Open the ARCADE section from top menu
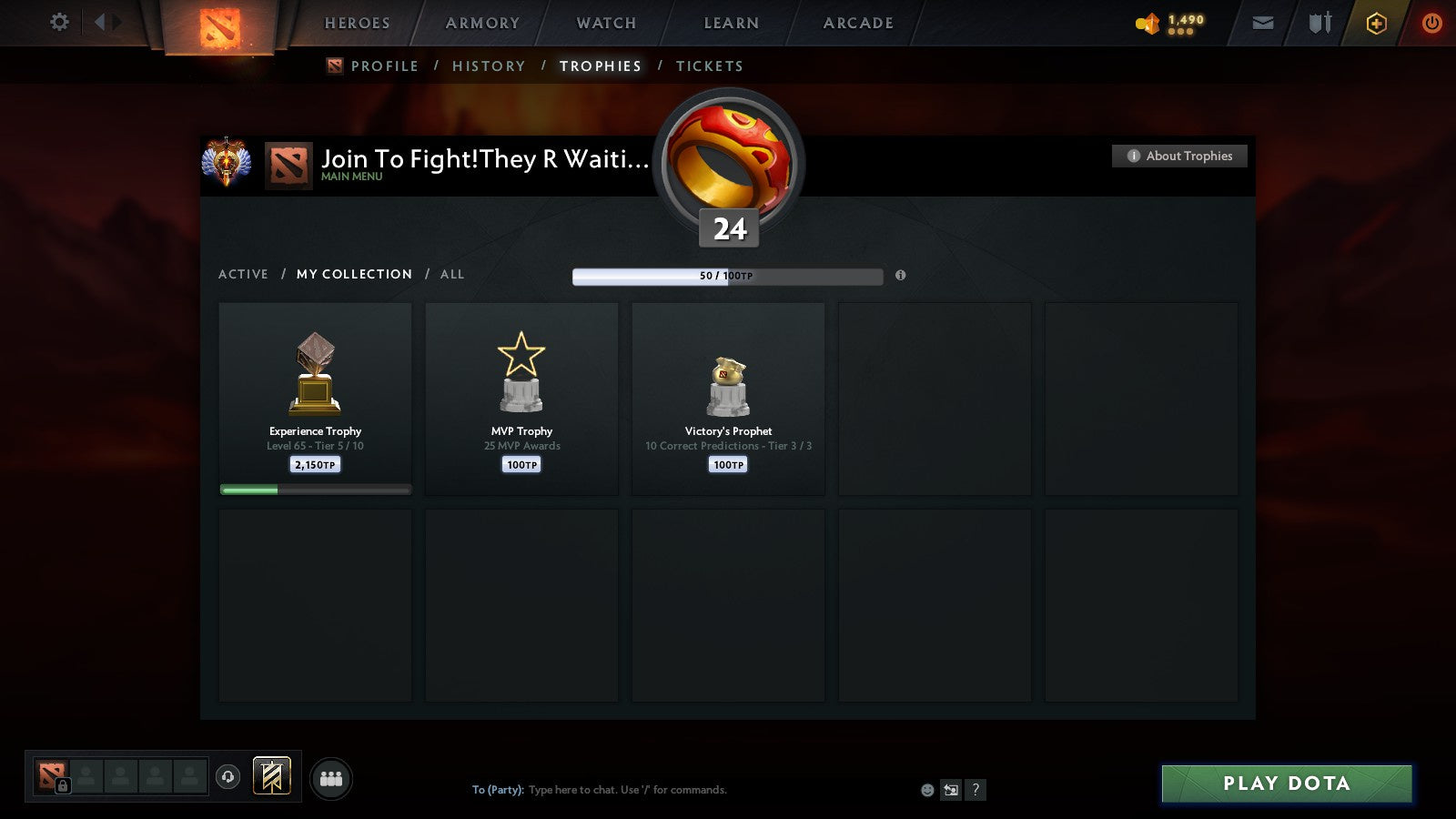Image resolution: width=1456 pixels, height=819 pixels. pyautogui.click(x=854, y=23)
